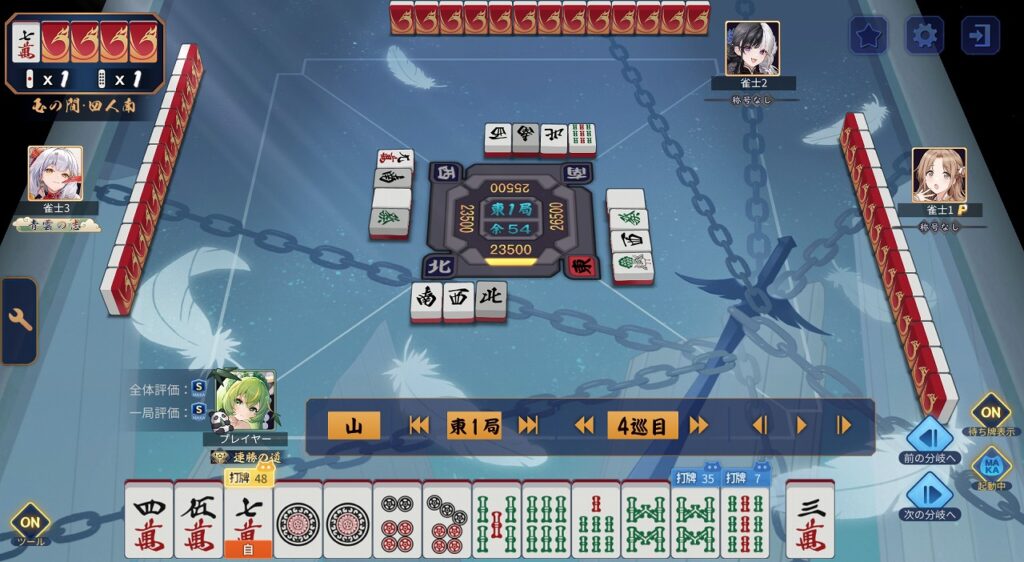Jump to the previous round
1024x562 pixels.
click(419, 426)
